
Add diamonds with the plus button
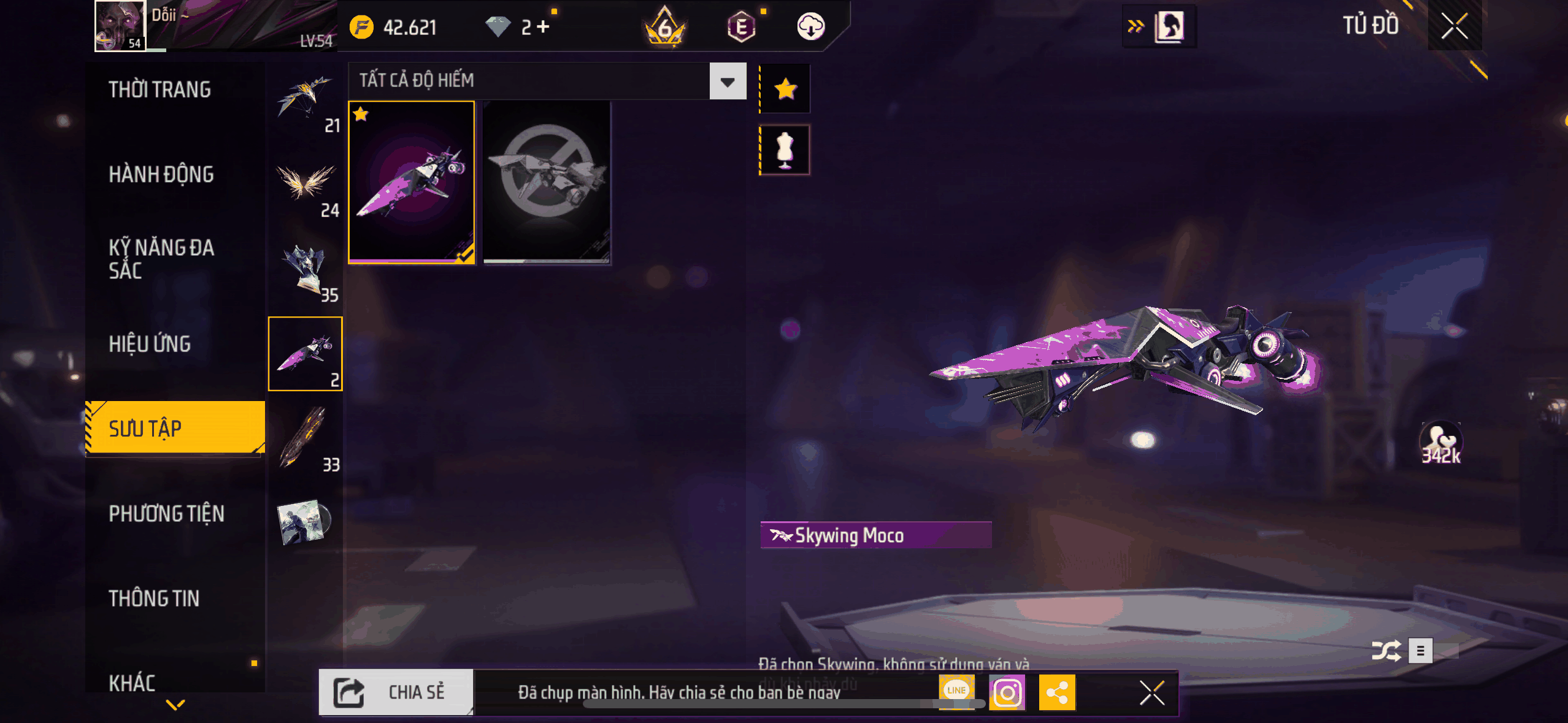pos(543,26)
